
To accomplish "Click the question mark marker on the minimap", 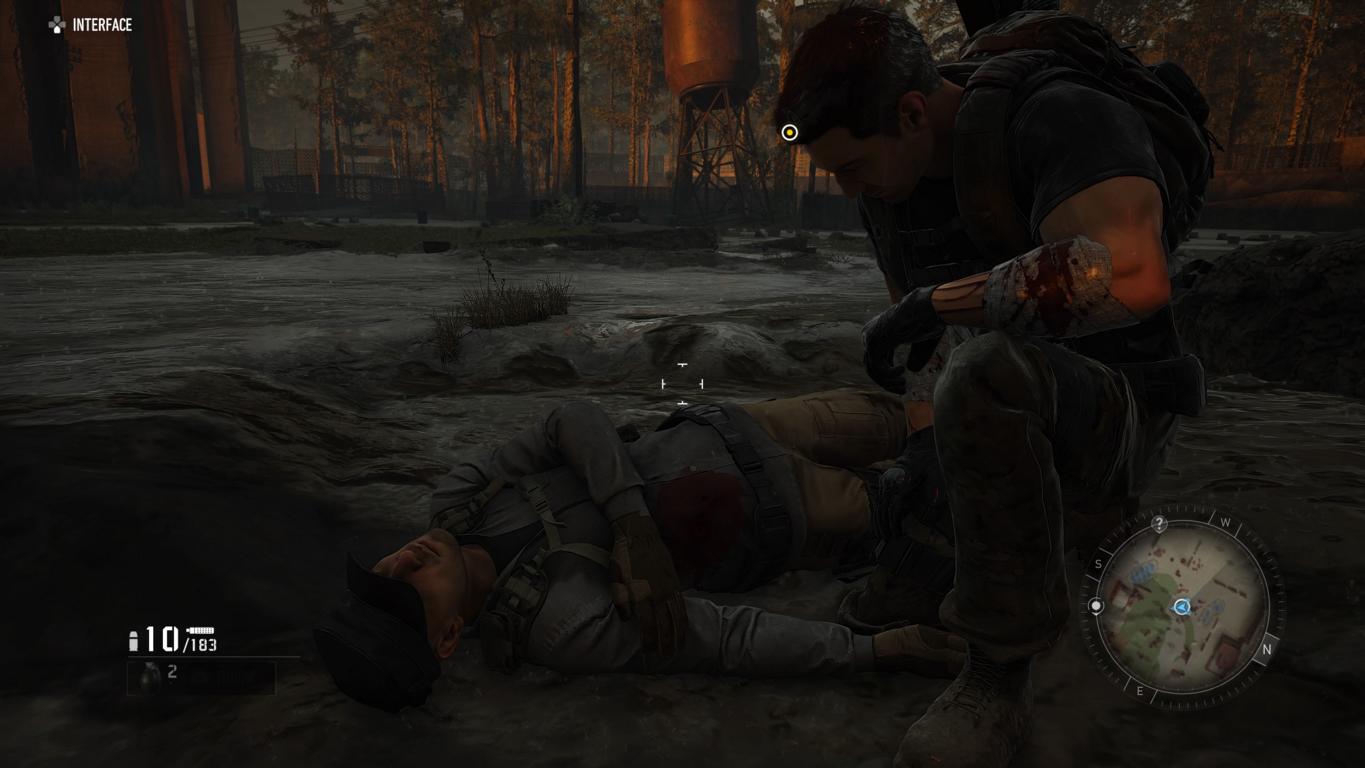I will coord(1159,524).
